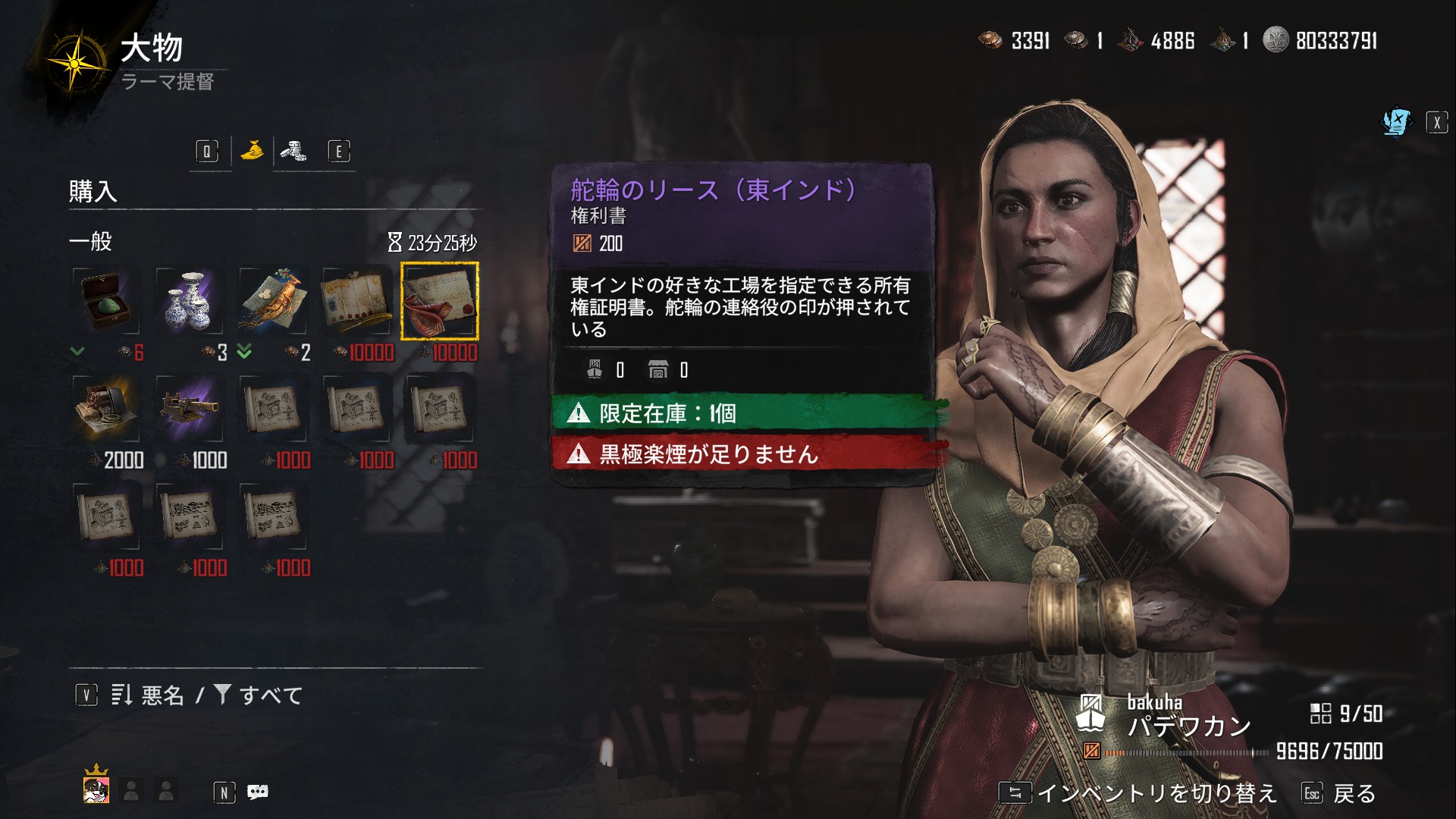Select the green gemstone chest item
The width and height of the screenshot is (1456, 819).
(106, 301)
